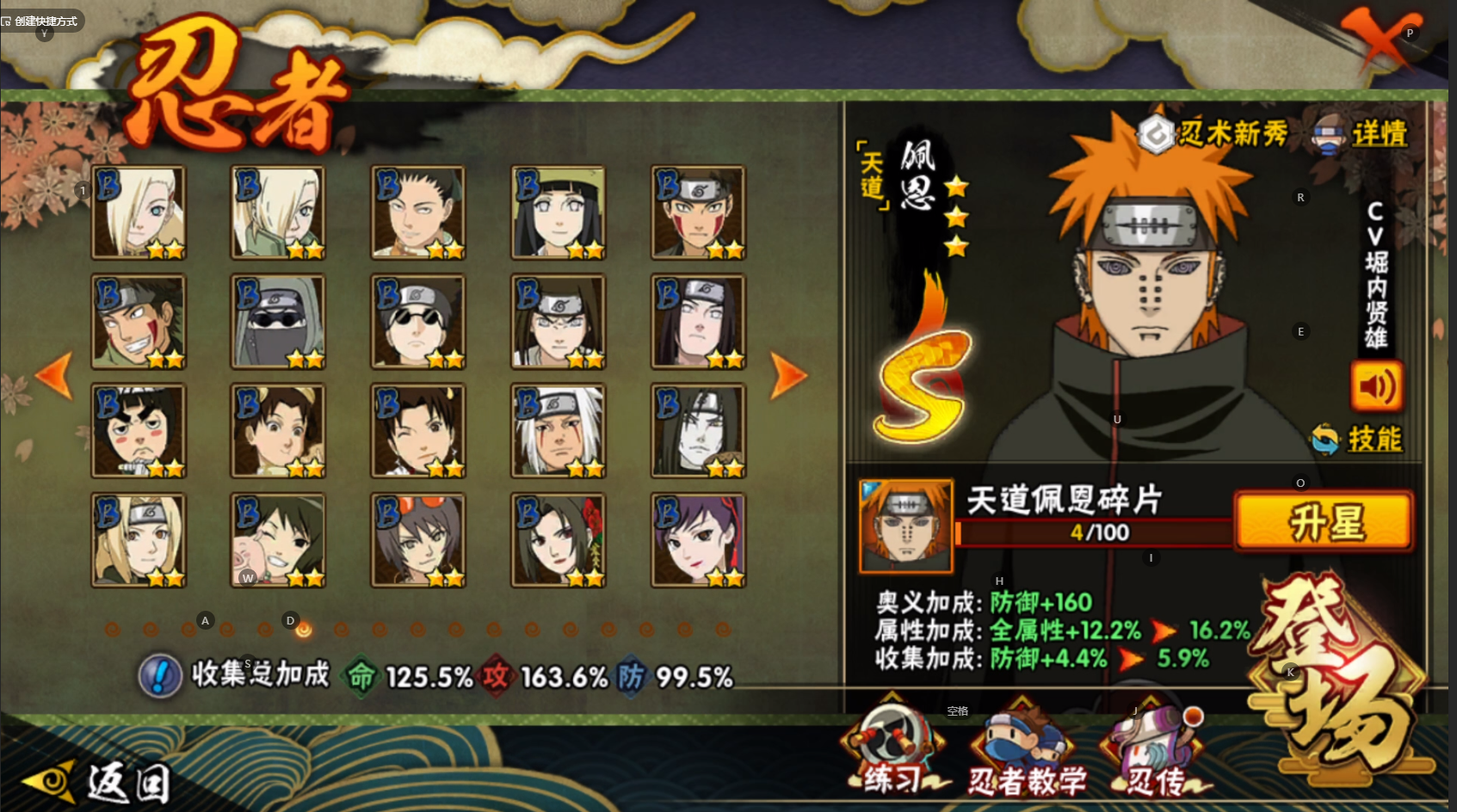Show the previous page of ninjas
The width and height of the screenshot is (1457, 812).
tap(55, 376)
